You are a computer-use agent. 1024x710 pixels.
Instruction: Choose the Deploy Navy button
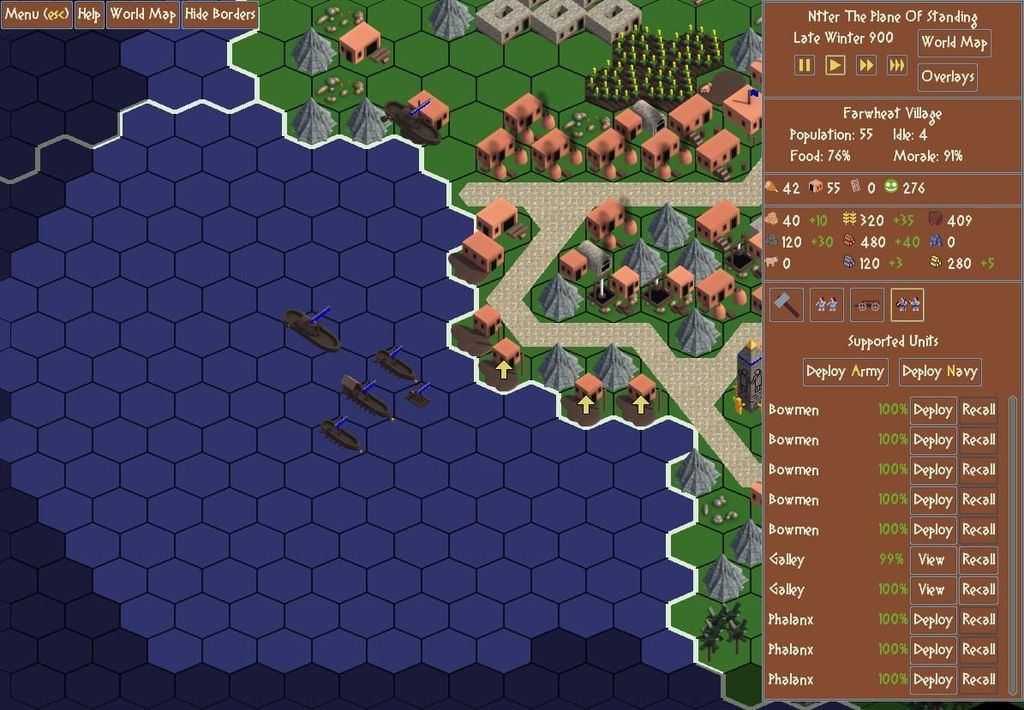click(939, 372)
